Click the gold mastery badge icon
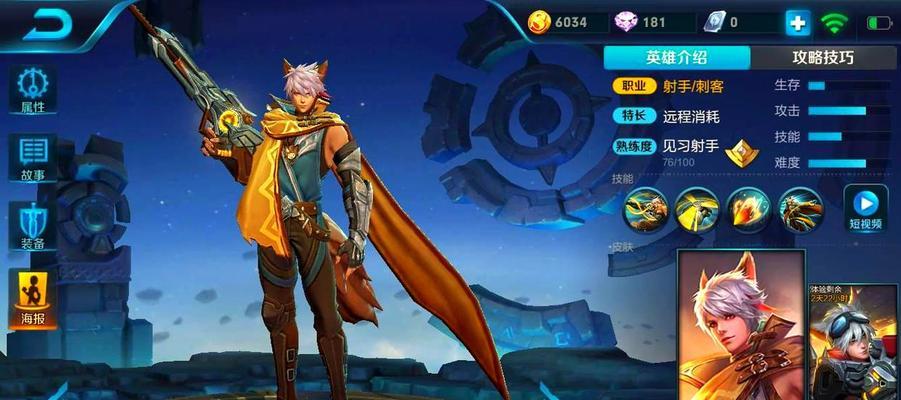901x400 pixels. [741, 152]
